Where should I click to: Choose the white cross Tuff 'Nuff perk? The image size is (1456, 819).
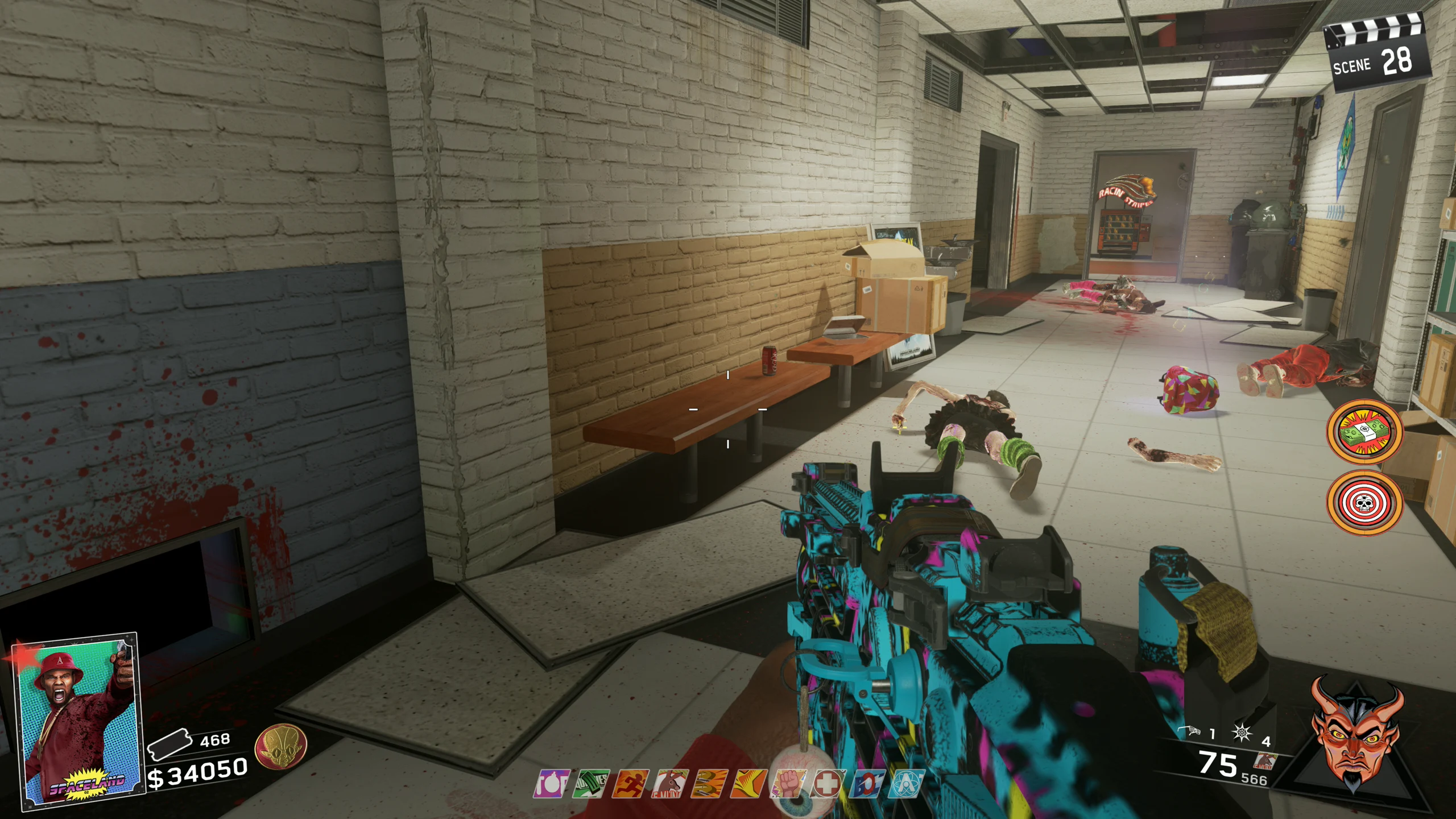pyautogui.click(x=828, y=784)
